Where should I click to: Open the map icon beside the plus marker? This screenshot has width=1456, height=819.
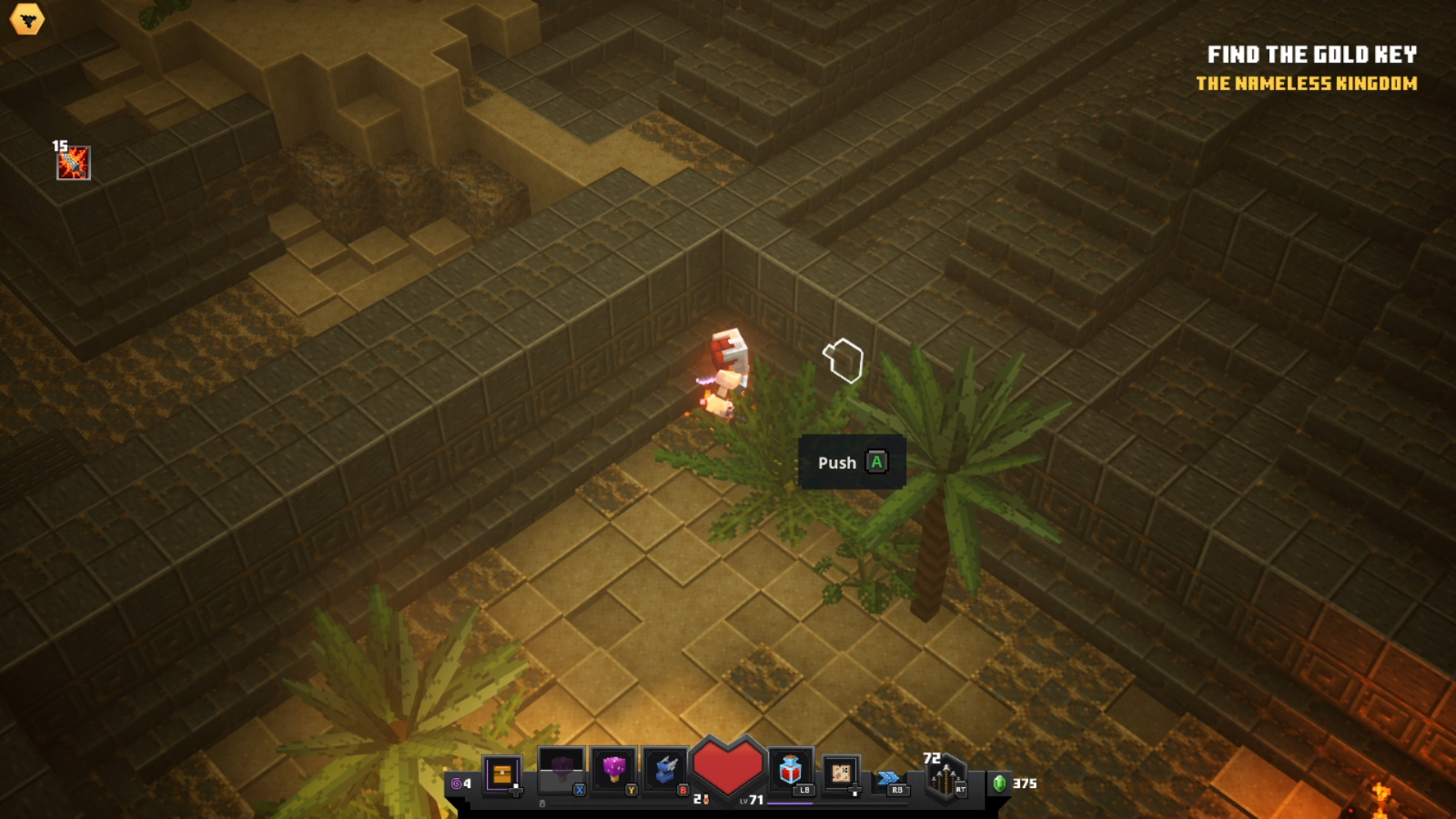tap(842, 773)
